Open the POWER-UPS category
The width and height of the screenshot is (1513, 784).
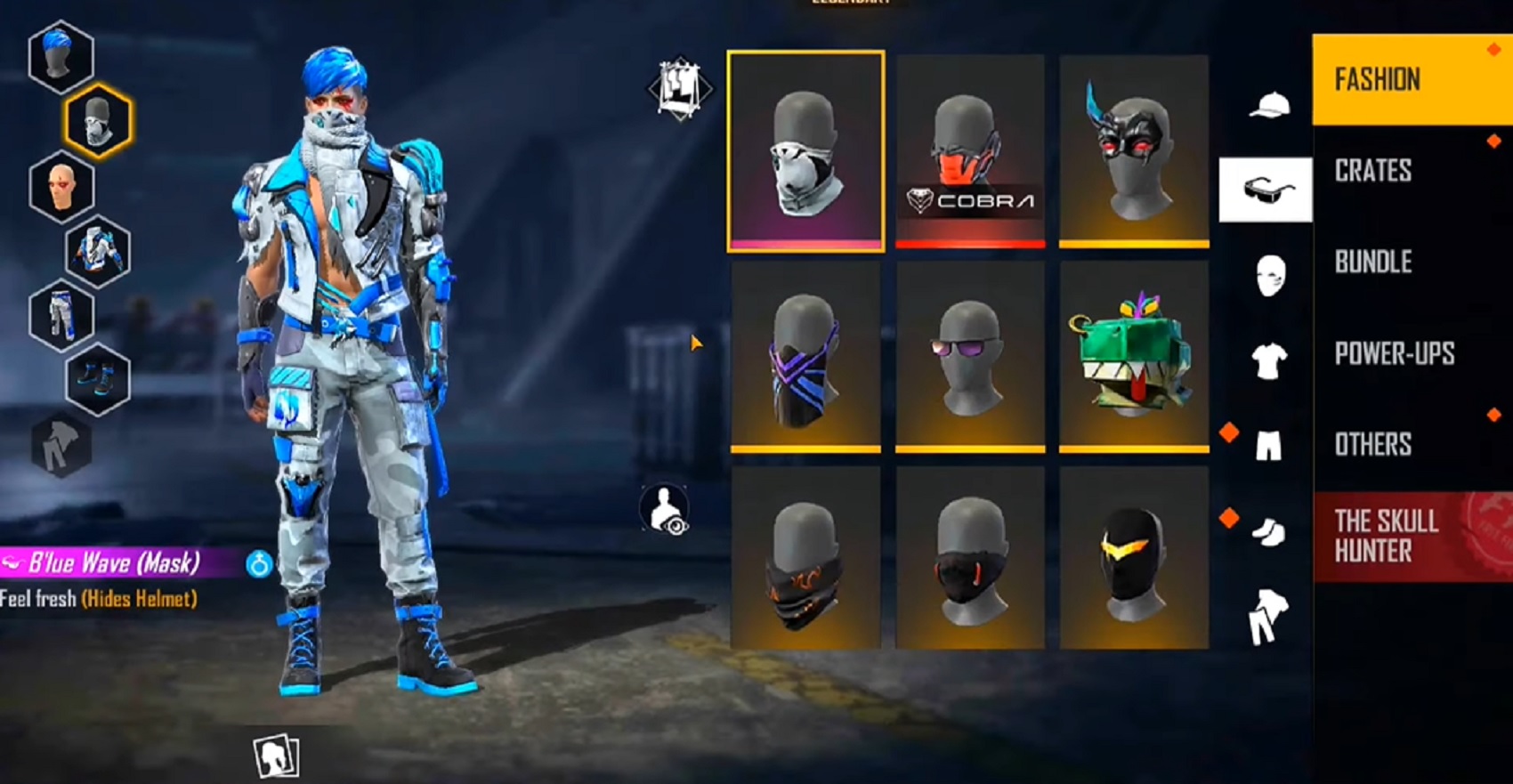[x=1394, y=352]
